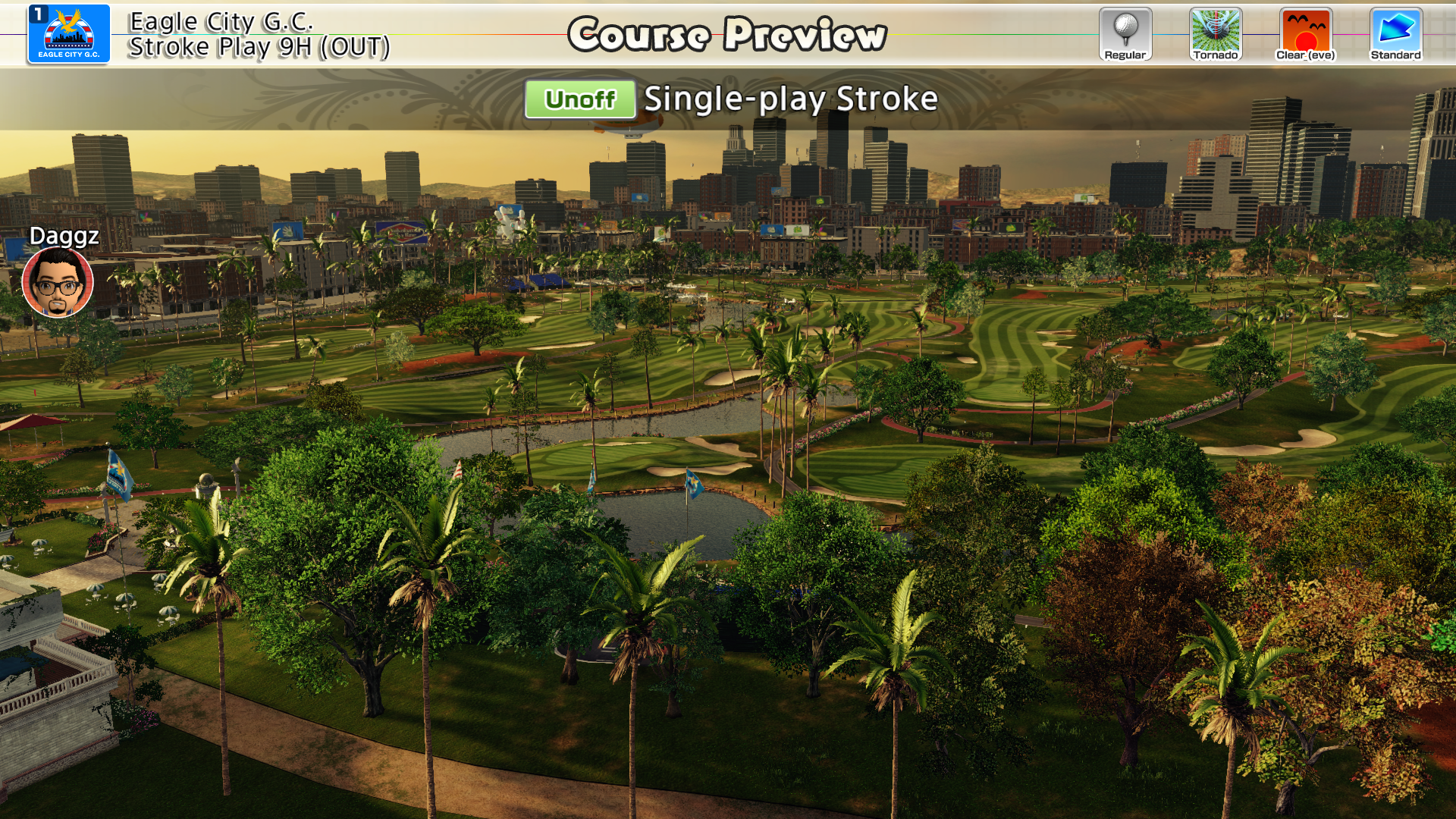This screenshot has height=819, width=1456.
Task: Select the Regular tee setting icon
Action: pos(1125,34)
